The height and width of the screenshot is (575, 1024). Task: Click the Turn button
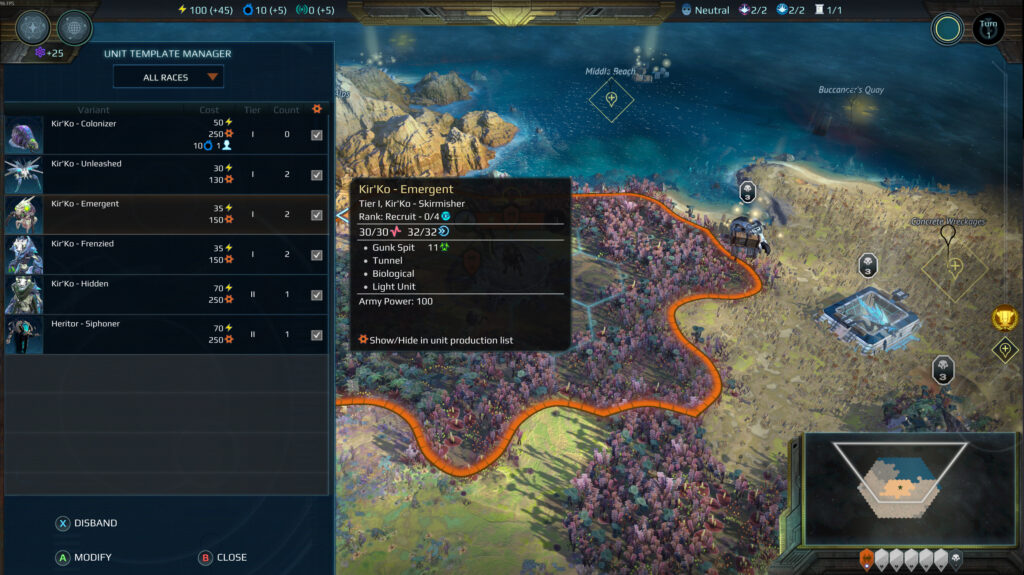coord(988,27)
